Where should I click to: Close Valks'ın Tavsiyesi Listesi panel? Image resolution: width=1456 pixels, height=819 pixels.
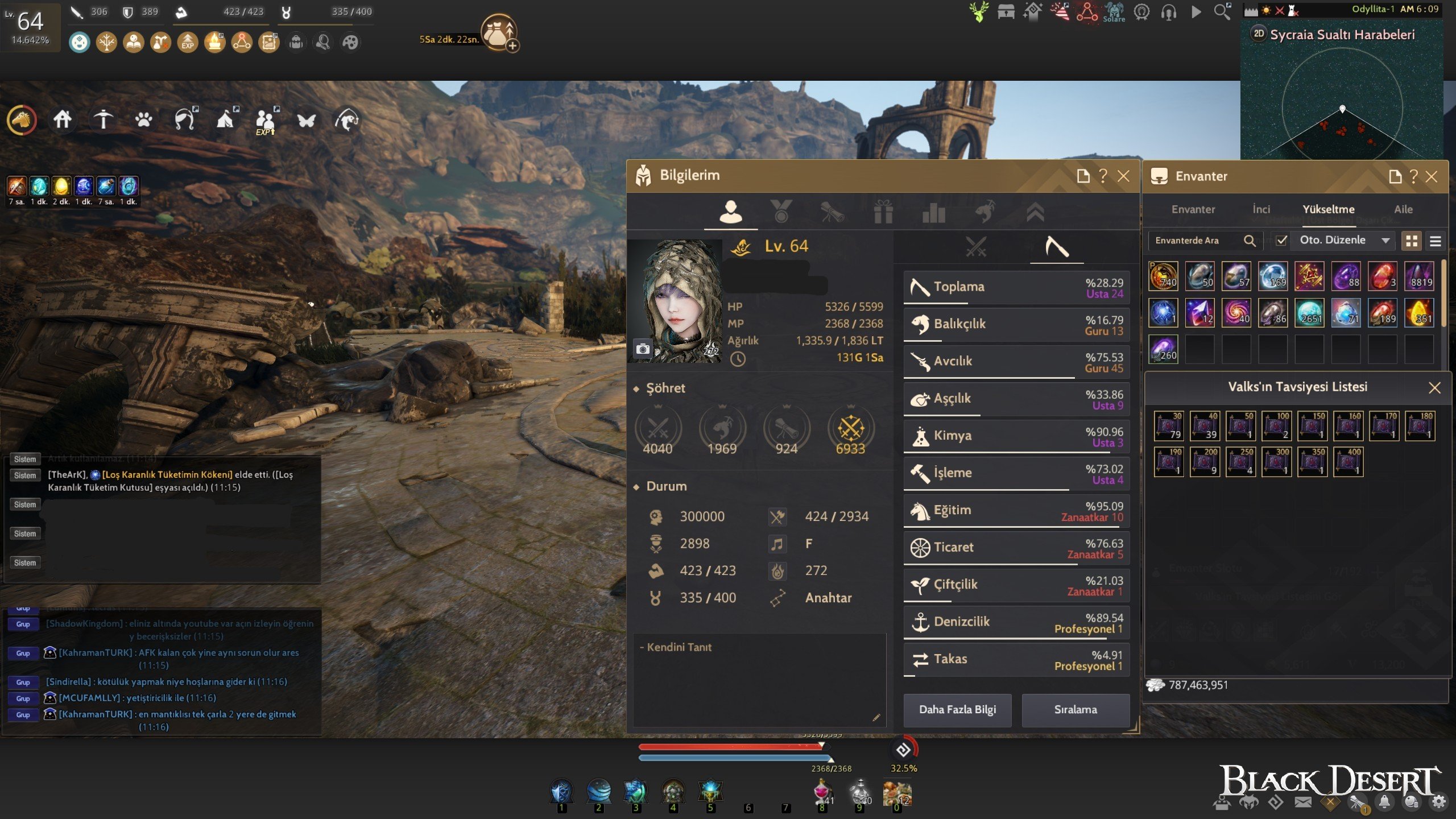click(1434, 388)
